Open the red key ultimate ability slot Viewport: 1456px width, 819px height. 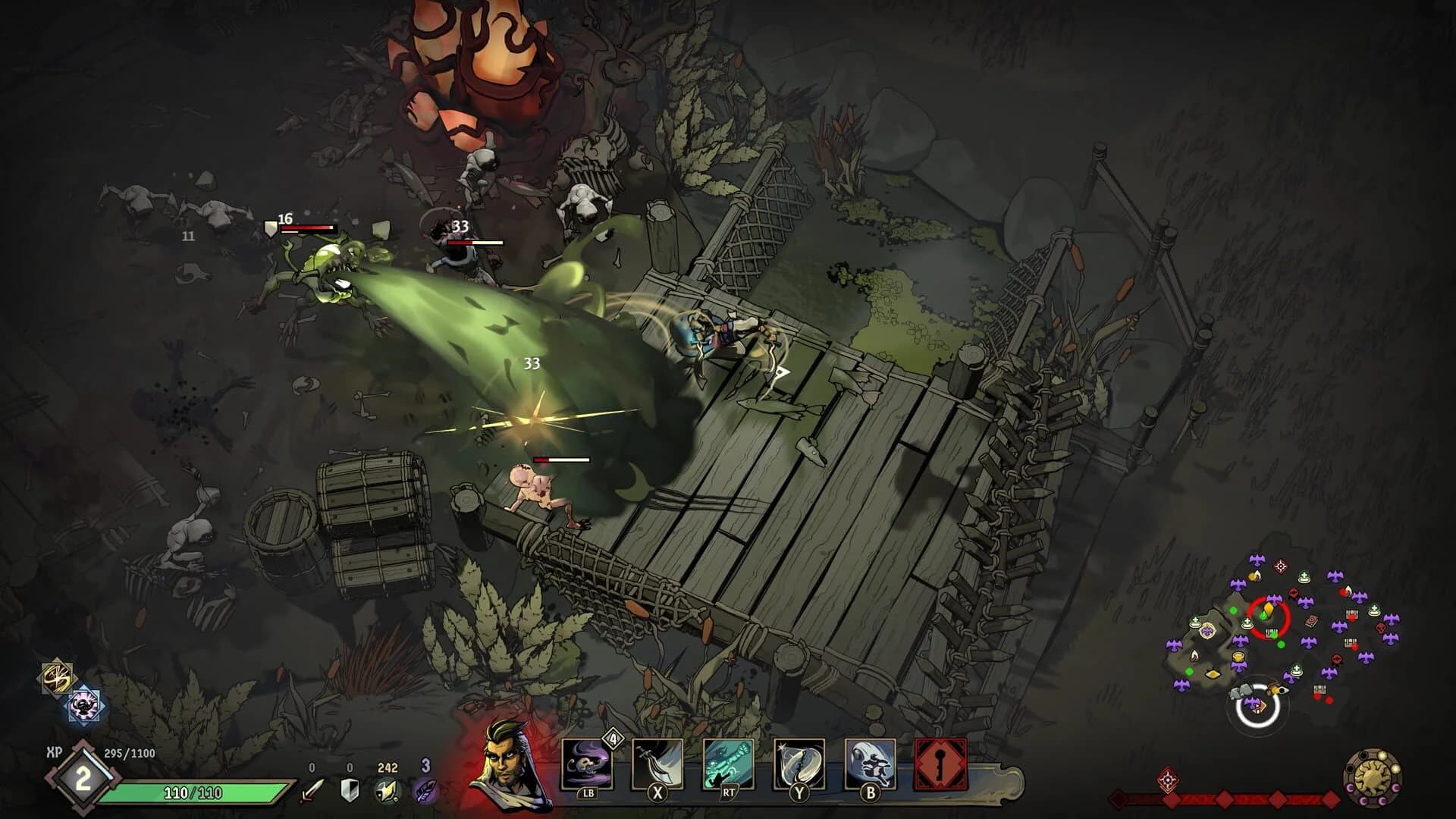[x=942, y=764]
